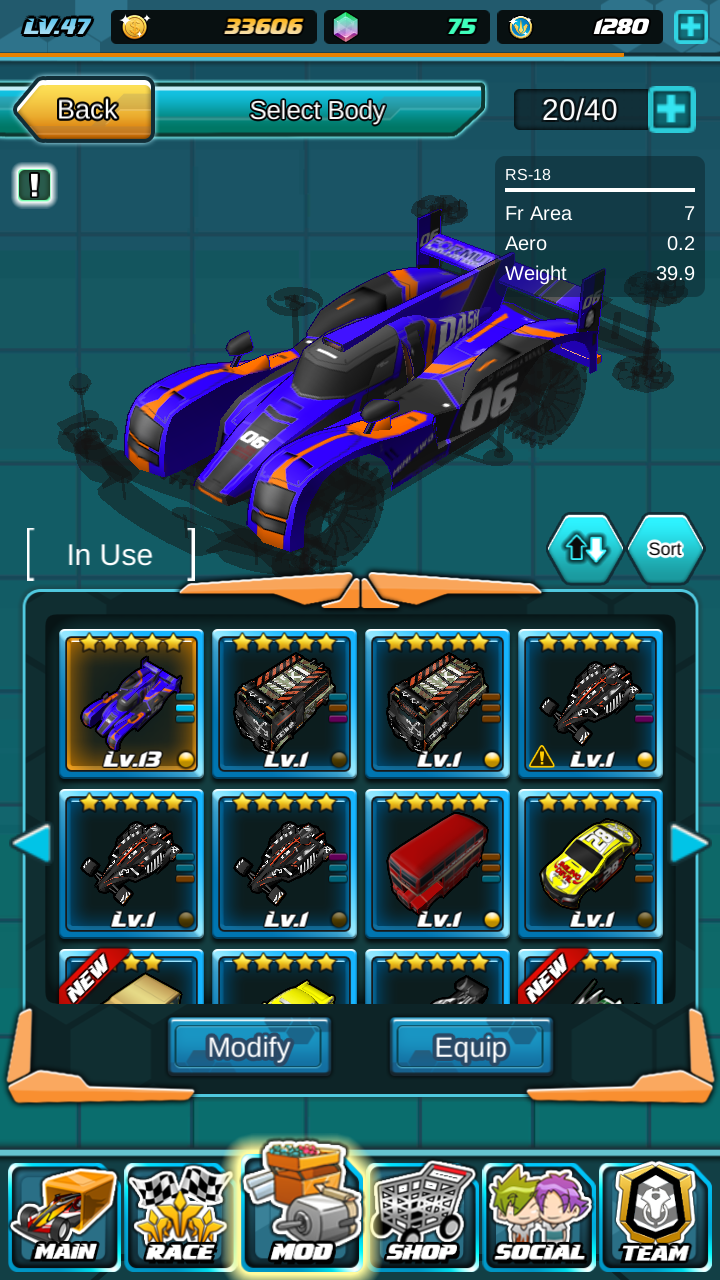Show the previous page with the left arrow

tap(31, 843)
